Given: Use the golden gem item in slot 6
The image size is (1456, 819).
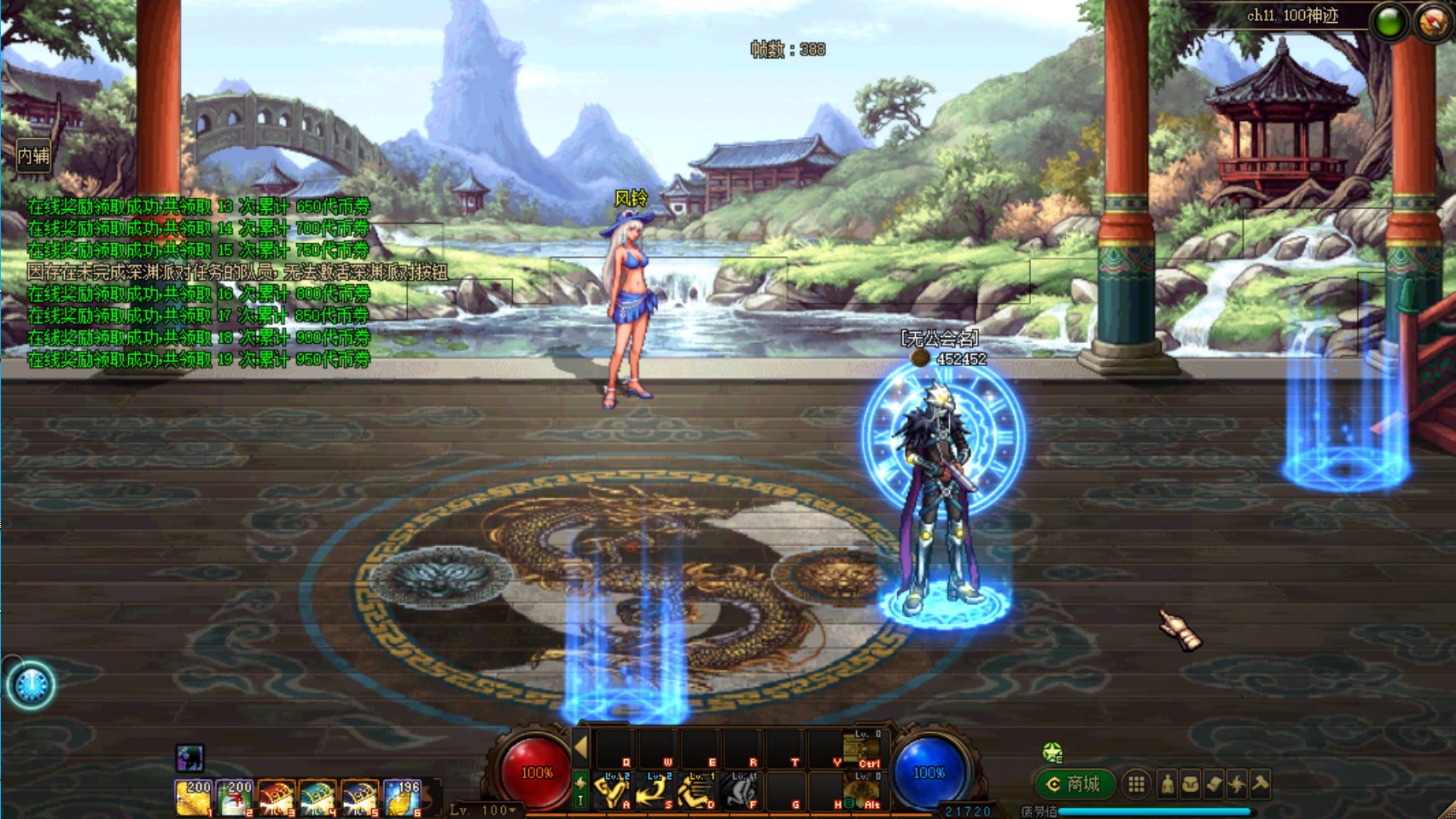Looking at the screenshot, I should [401, 798].
